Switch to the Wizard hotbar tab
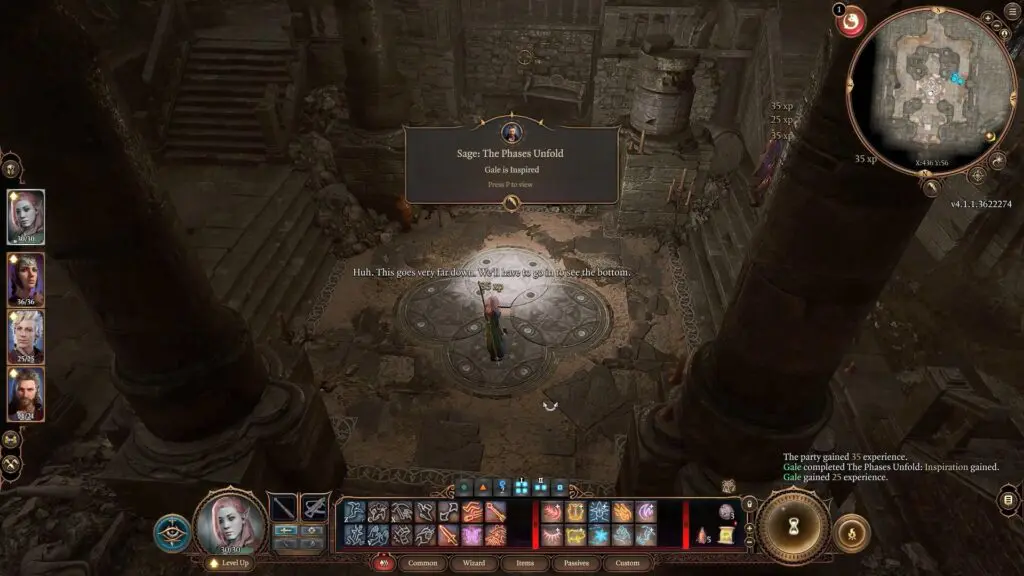Image resolution: width=1024 pixels, height=576 pixels. click(x=474, y=563)
